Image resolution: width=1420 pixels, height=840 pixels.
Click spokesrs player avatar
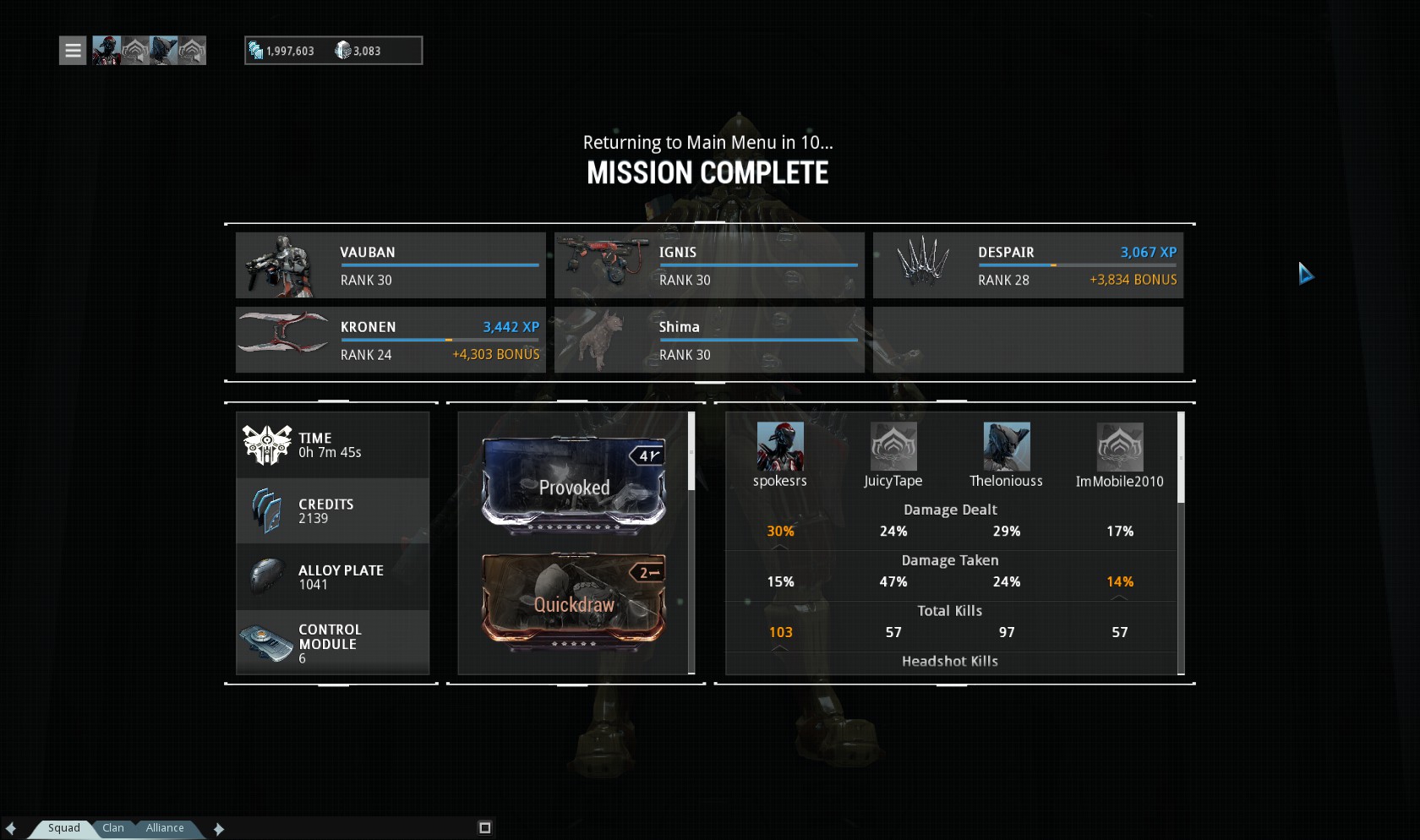tap(780, 446)
